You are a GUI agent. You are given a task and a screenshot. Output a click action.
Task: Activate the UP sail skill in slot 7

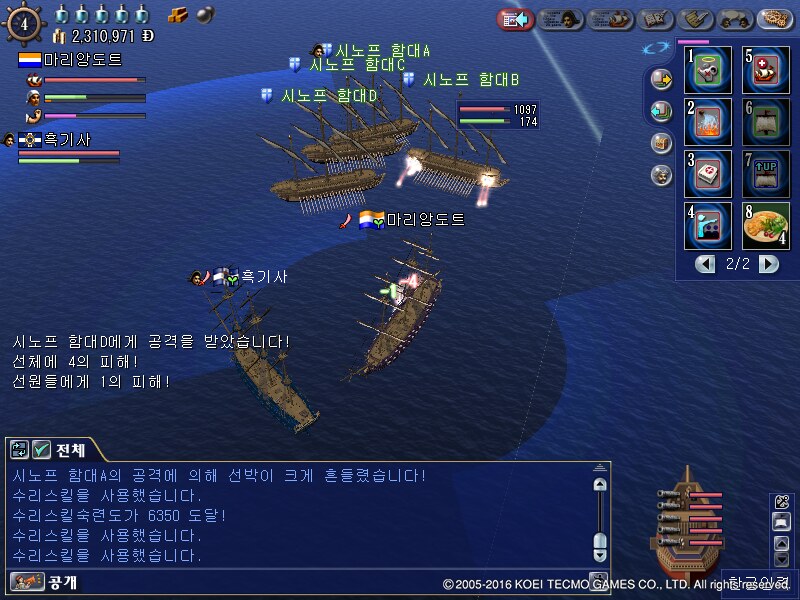click(765, 173)
